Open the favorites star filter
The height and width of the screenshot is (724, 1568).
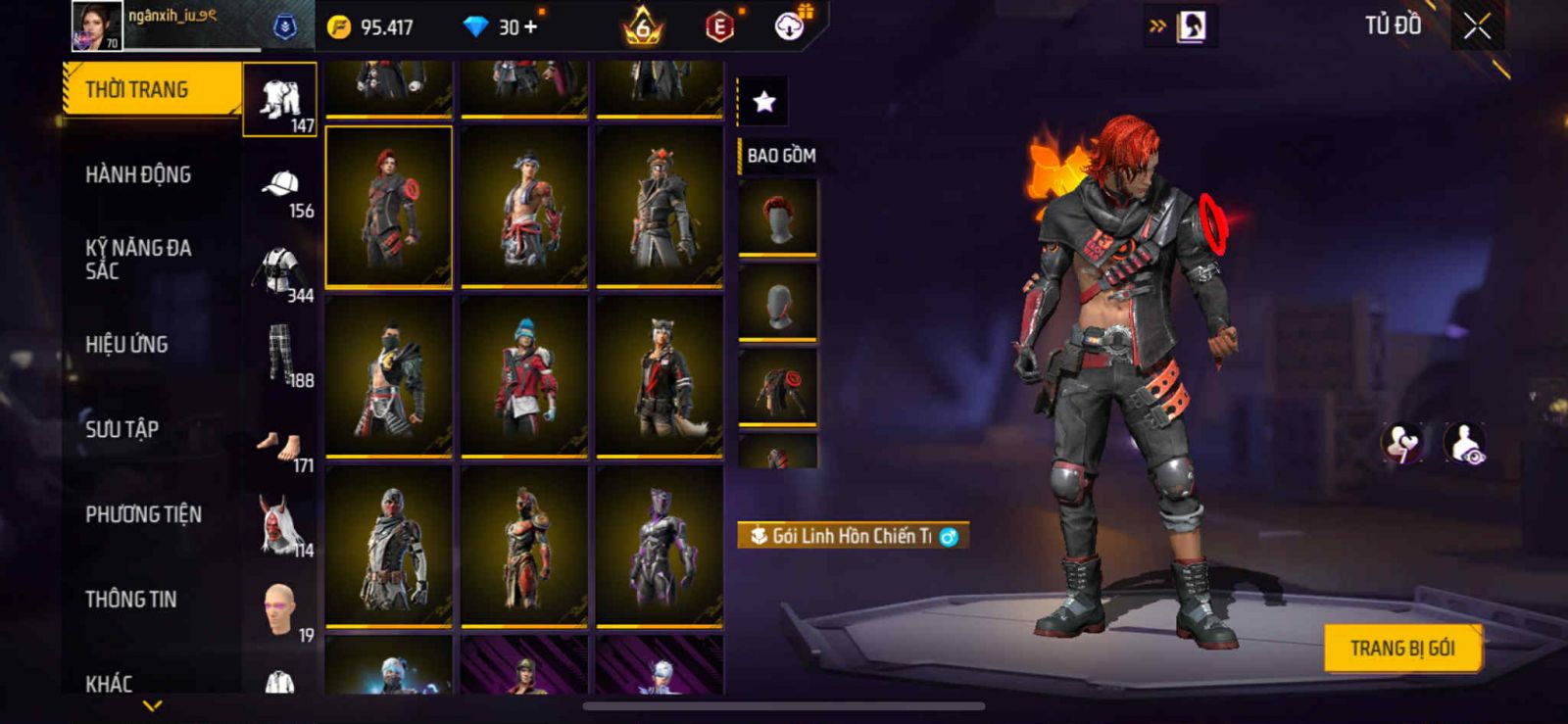(x=763, y=101)
